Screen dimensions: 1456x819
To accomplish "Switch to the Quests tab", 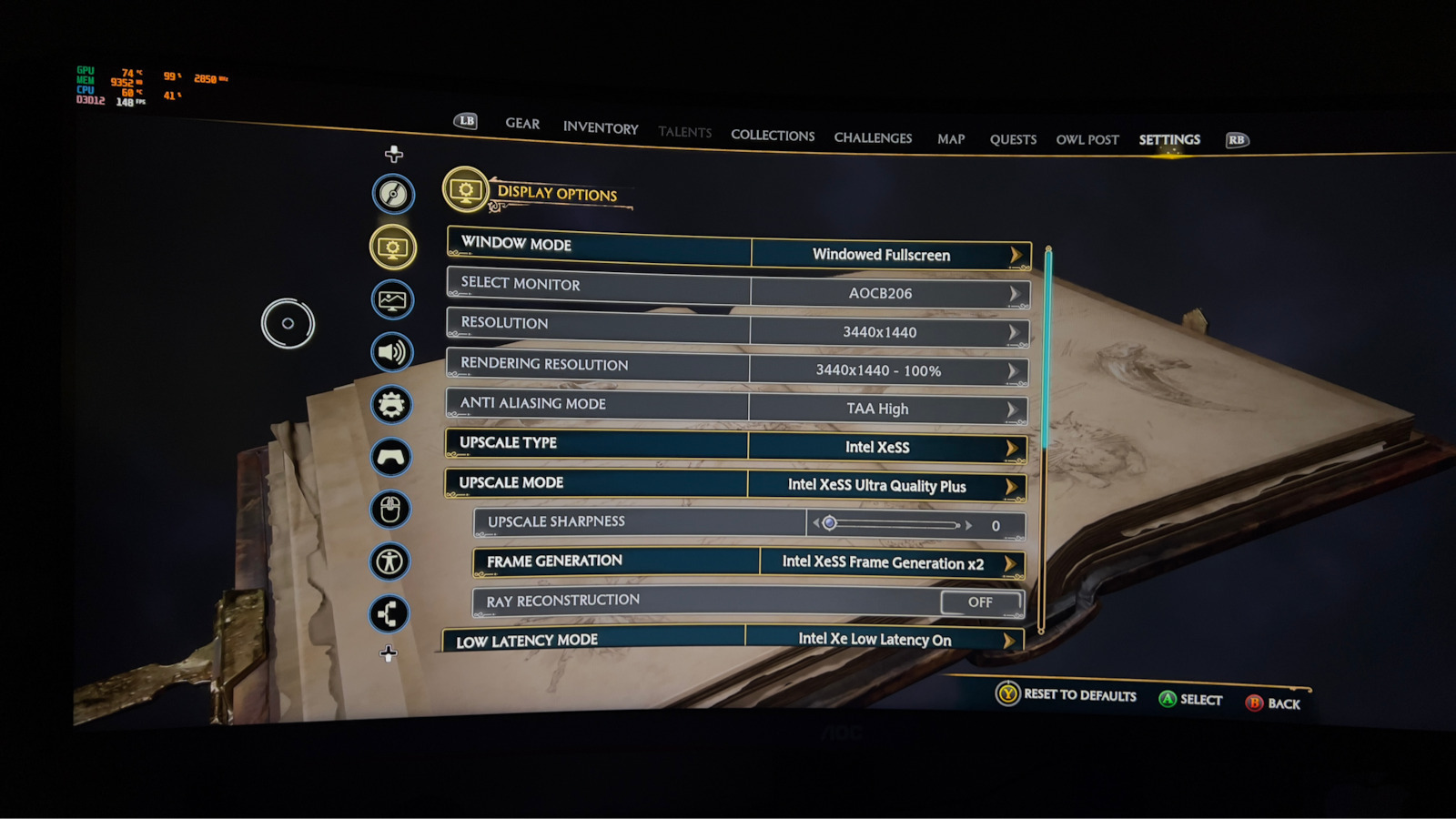I will click(1013, 140).
